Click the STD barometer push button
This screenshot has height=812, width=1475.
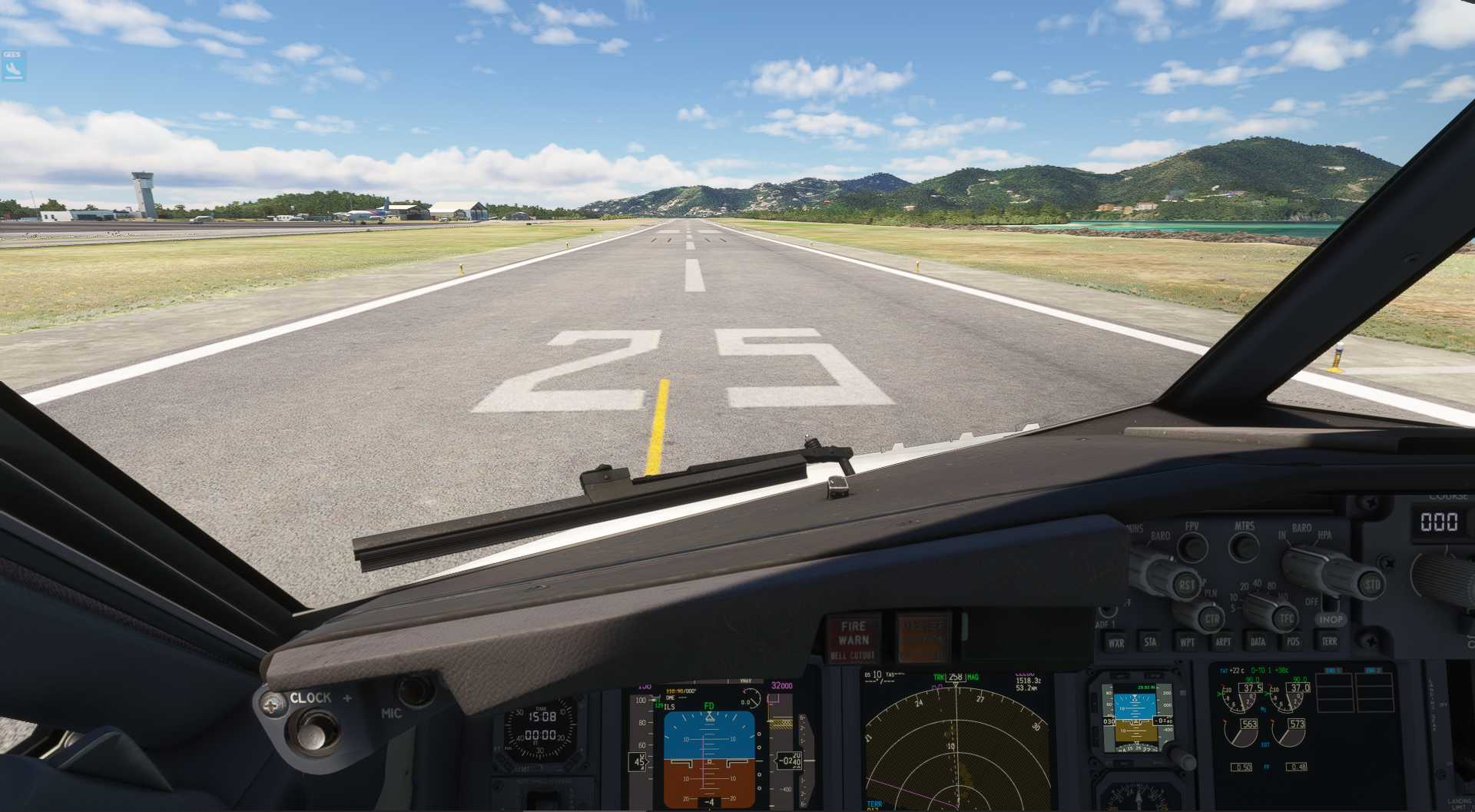(1371, 585)
